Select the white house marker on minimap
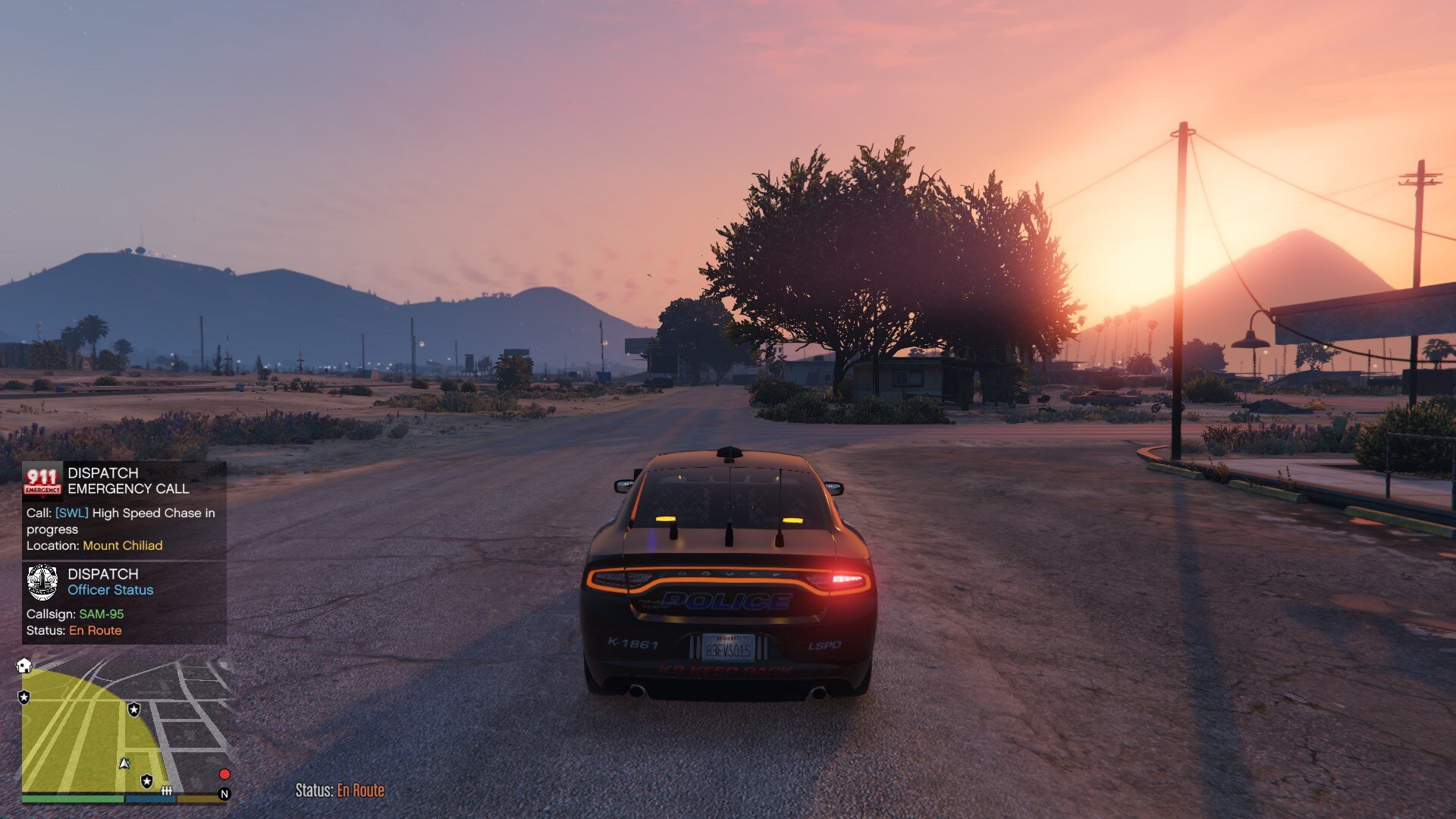Image resolution: width=1456 pixels, height=819 pixels. point(24,666)
